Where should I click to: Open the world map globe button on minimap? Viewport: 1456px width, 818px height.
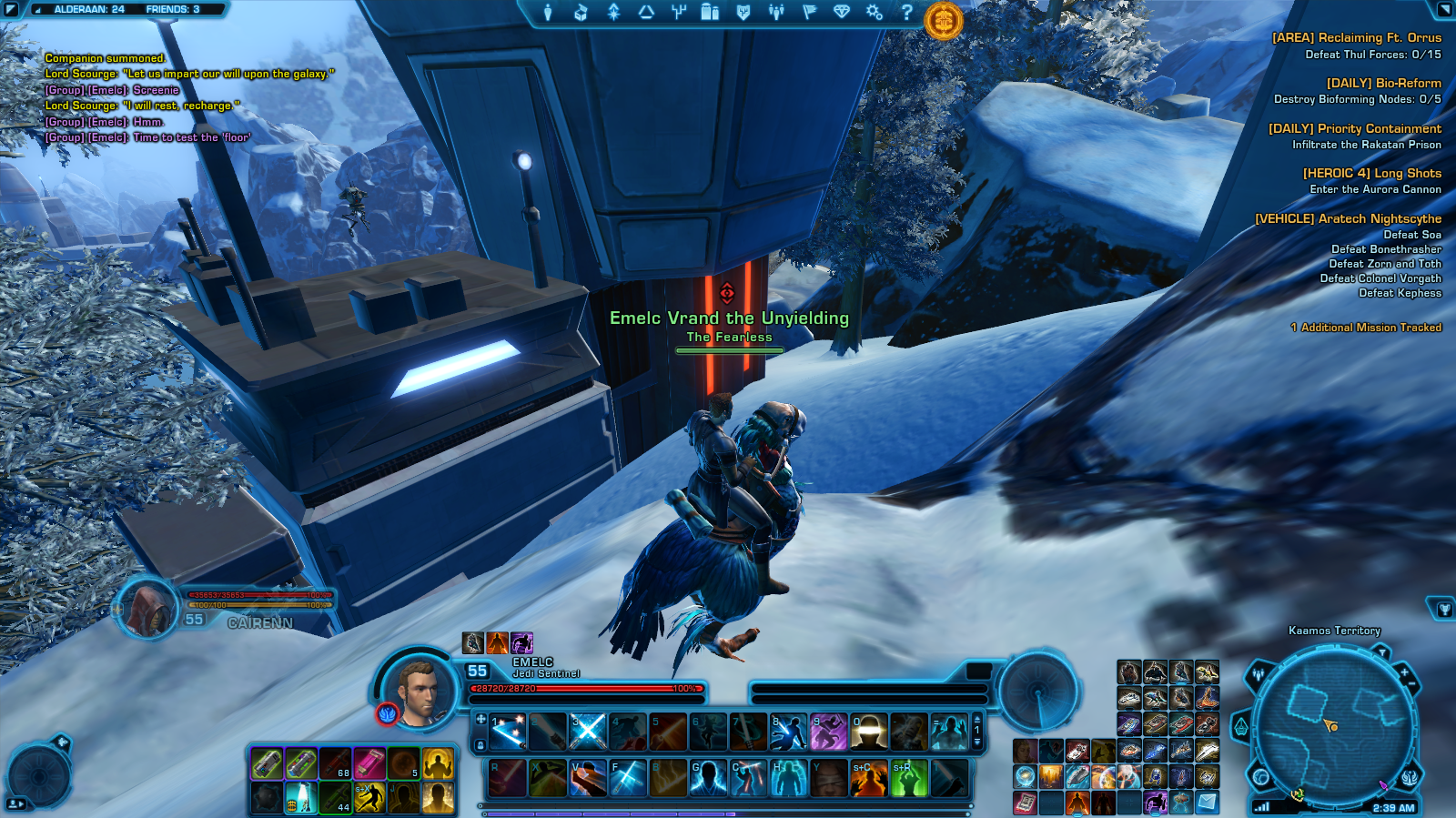[x=1260, y=777]
